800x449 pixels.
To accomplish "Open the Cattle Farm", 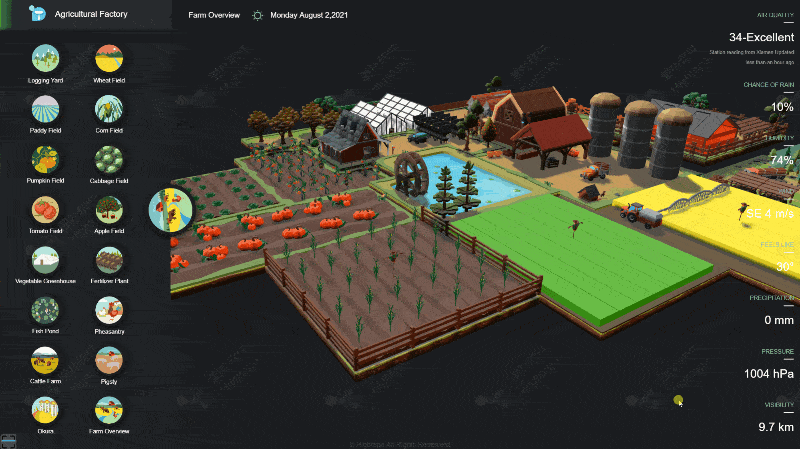I will (x=45, y=360).
